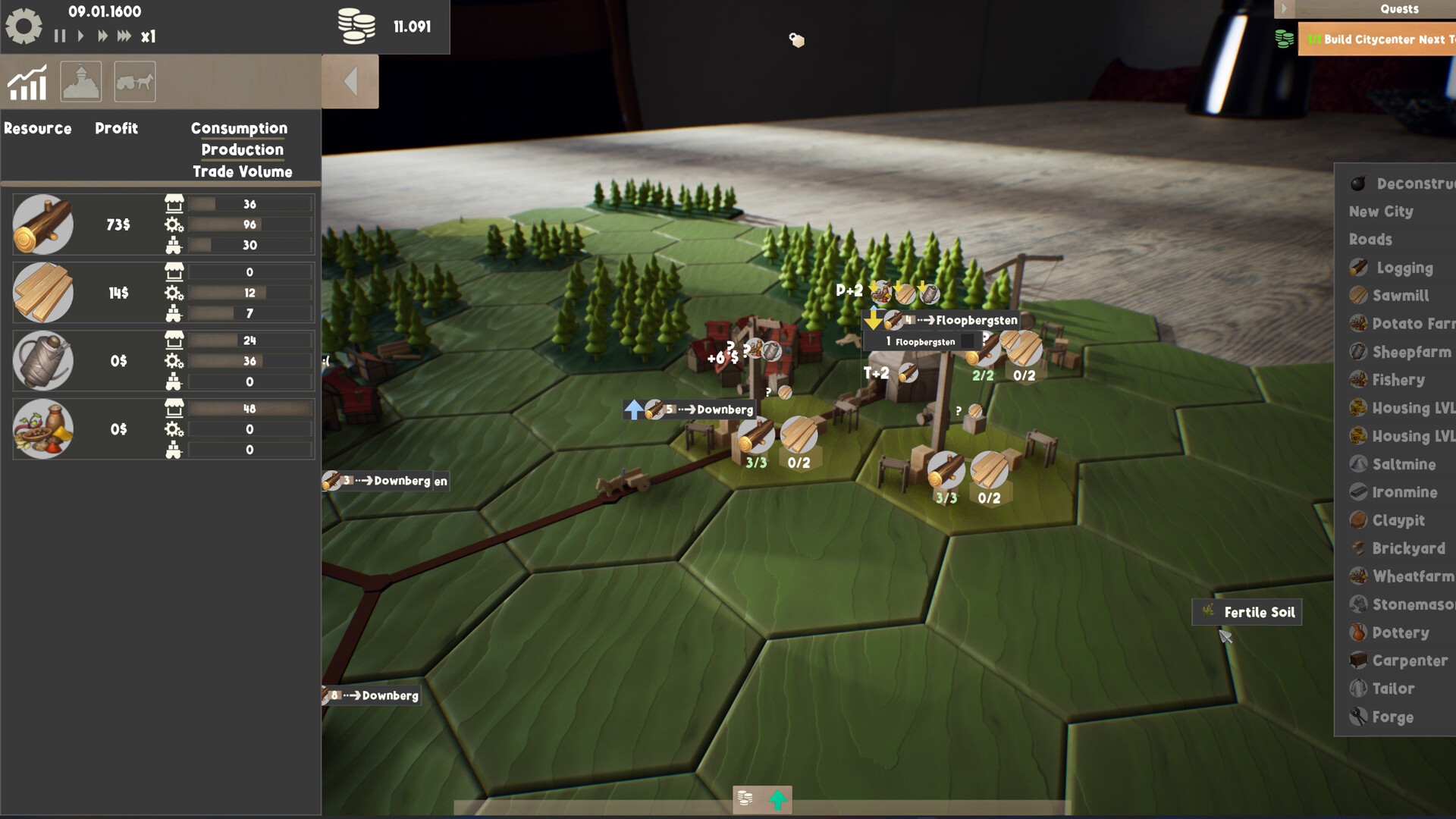Select the Build Citycenter quest

coord(1380,39)
